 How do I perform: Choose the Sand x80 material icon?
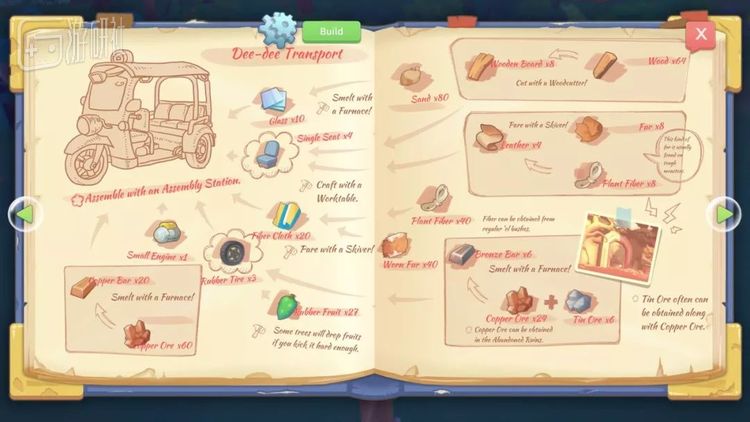(x=412, y=77)
